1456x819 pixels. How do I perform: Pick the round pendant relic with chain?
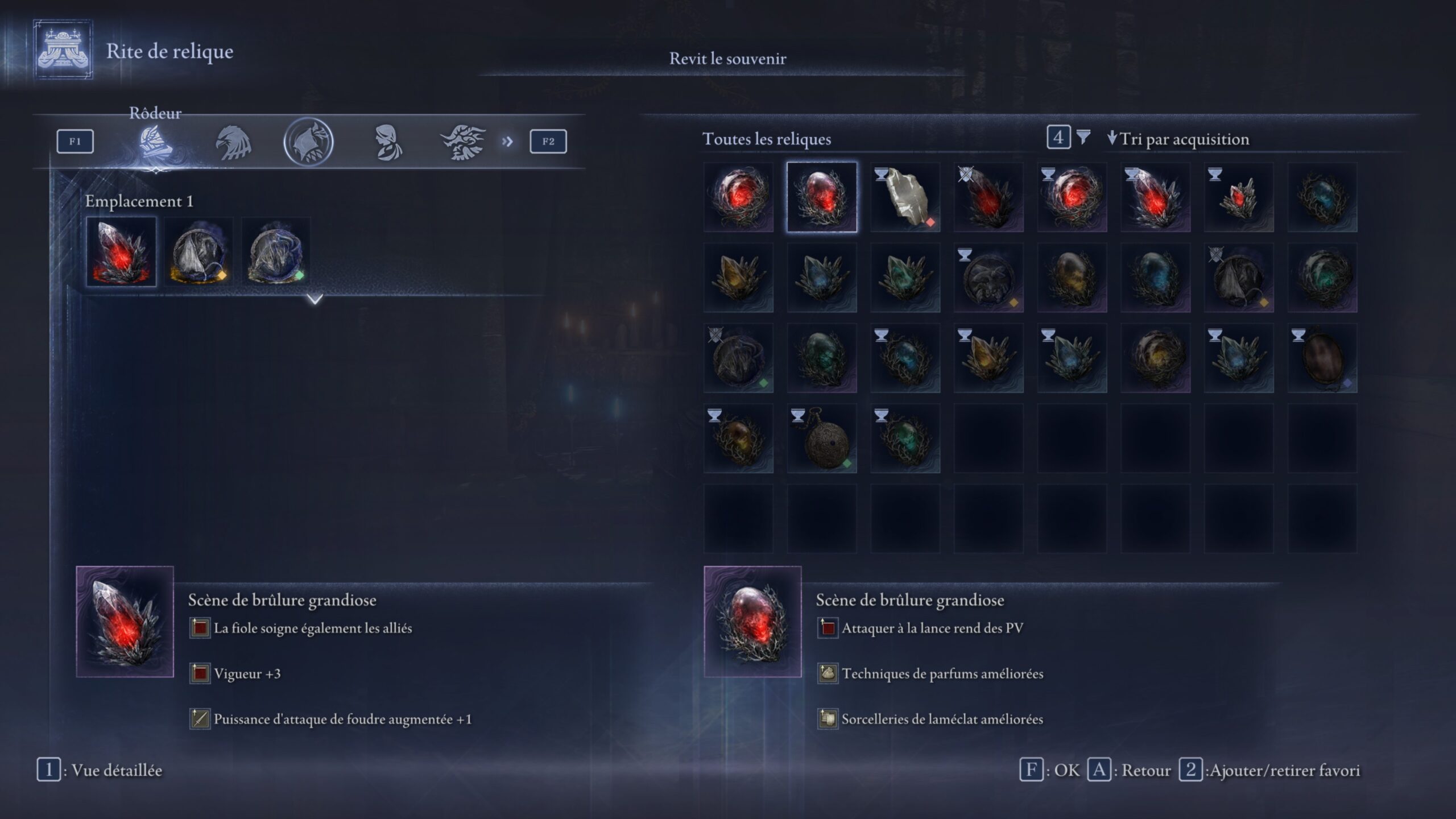pos(822,439)
